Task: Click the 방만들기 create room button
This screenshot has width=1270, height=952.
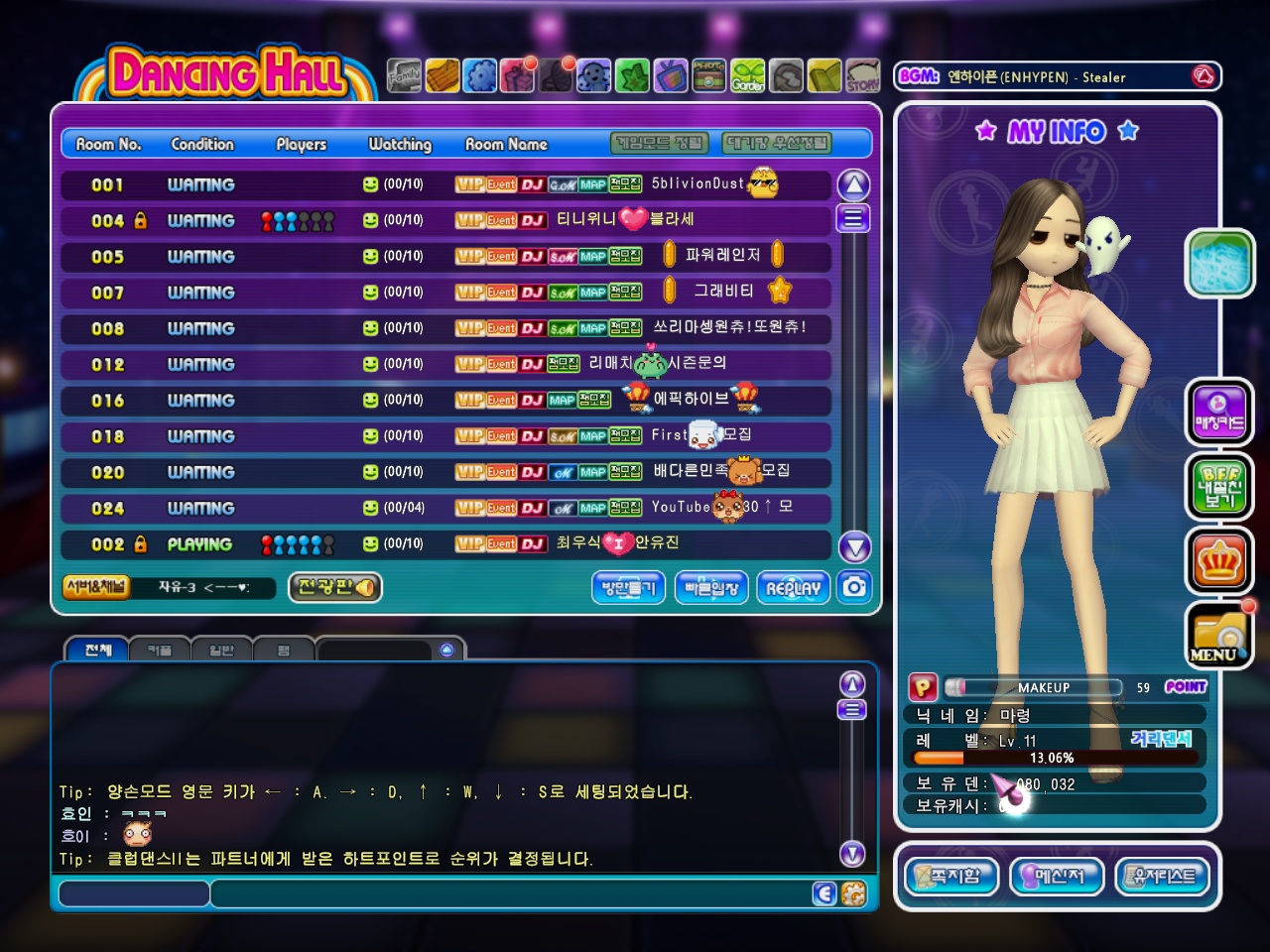Action: pos(629,587)
